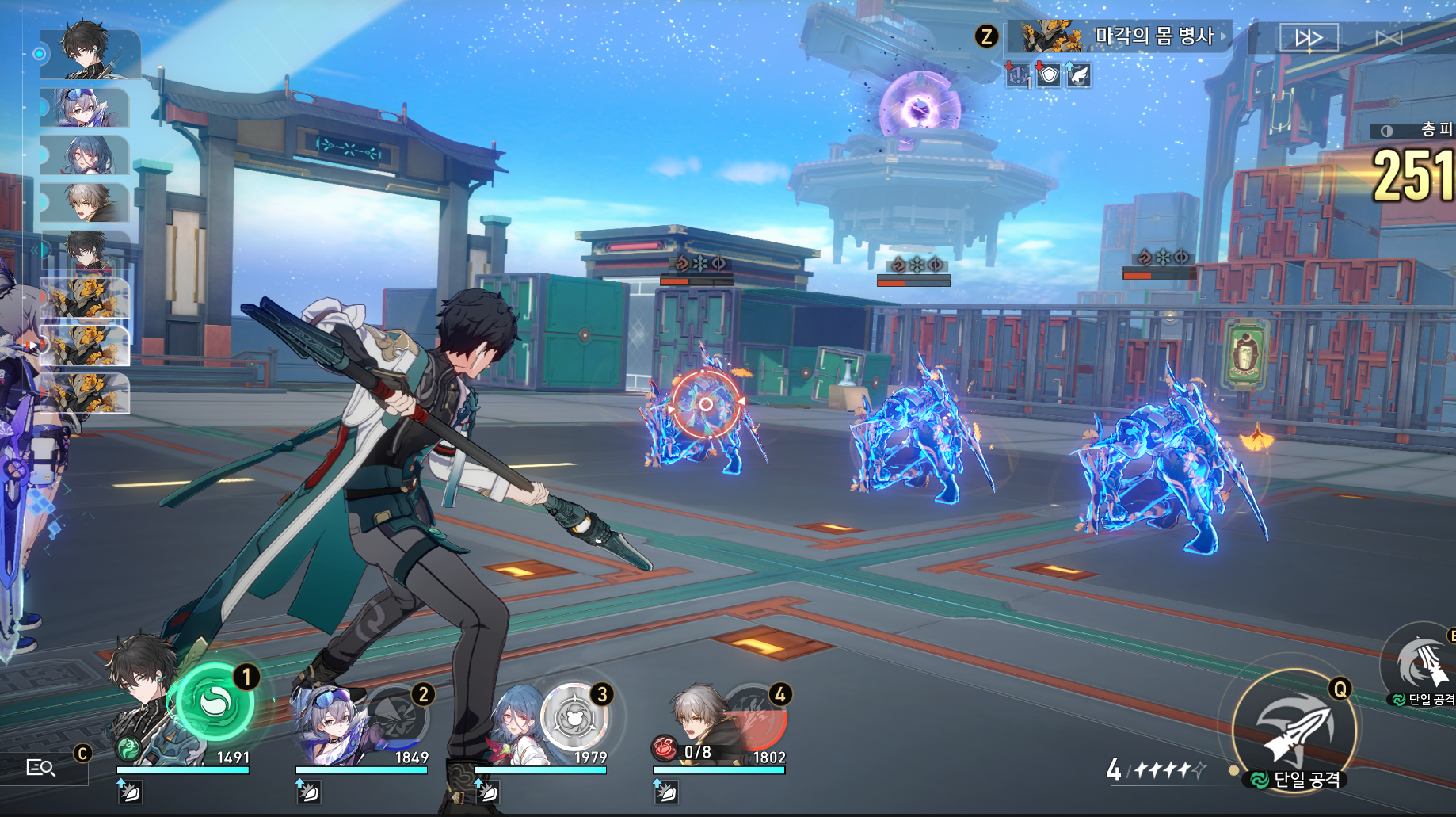Toggle auto-battle in the top-right corner
Viewport: 1456px width, 817px height.
point(1388,37)
